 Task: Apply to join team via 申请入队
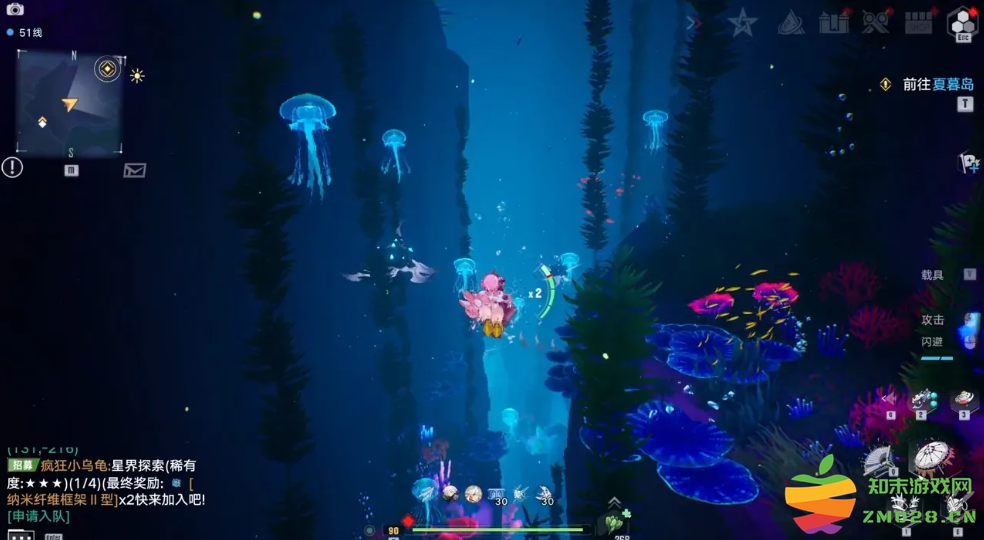[39, 516]
